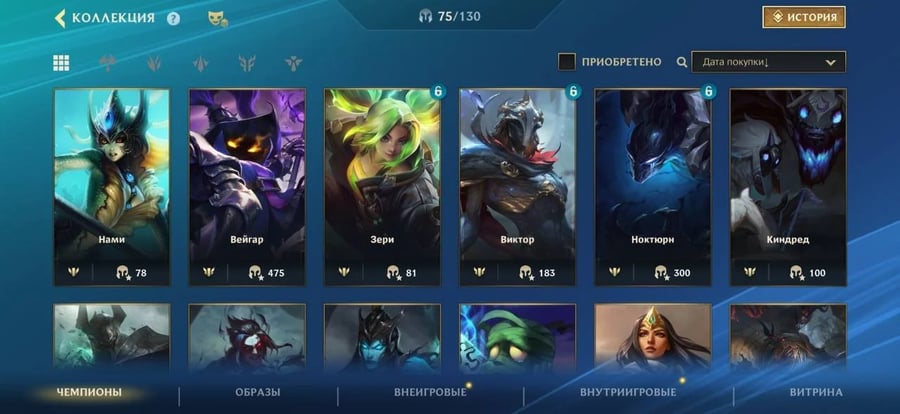Choose the Вейгар champion card
900x414 pixels.
tap(247, 187)
